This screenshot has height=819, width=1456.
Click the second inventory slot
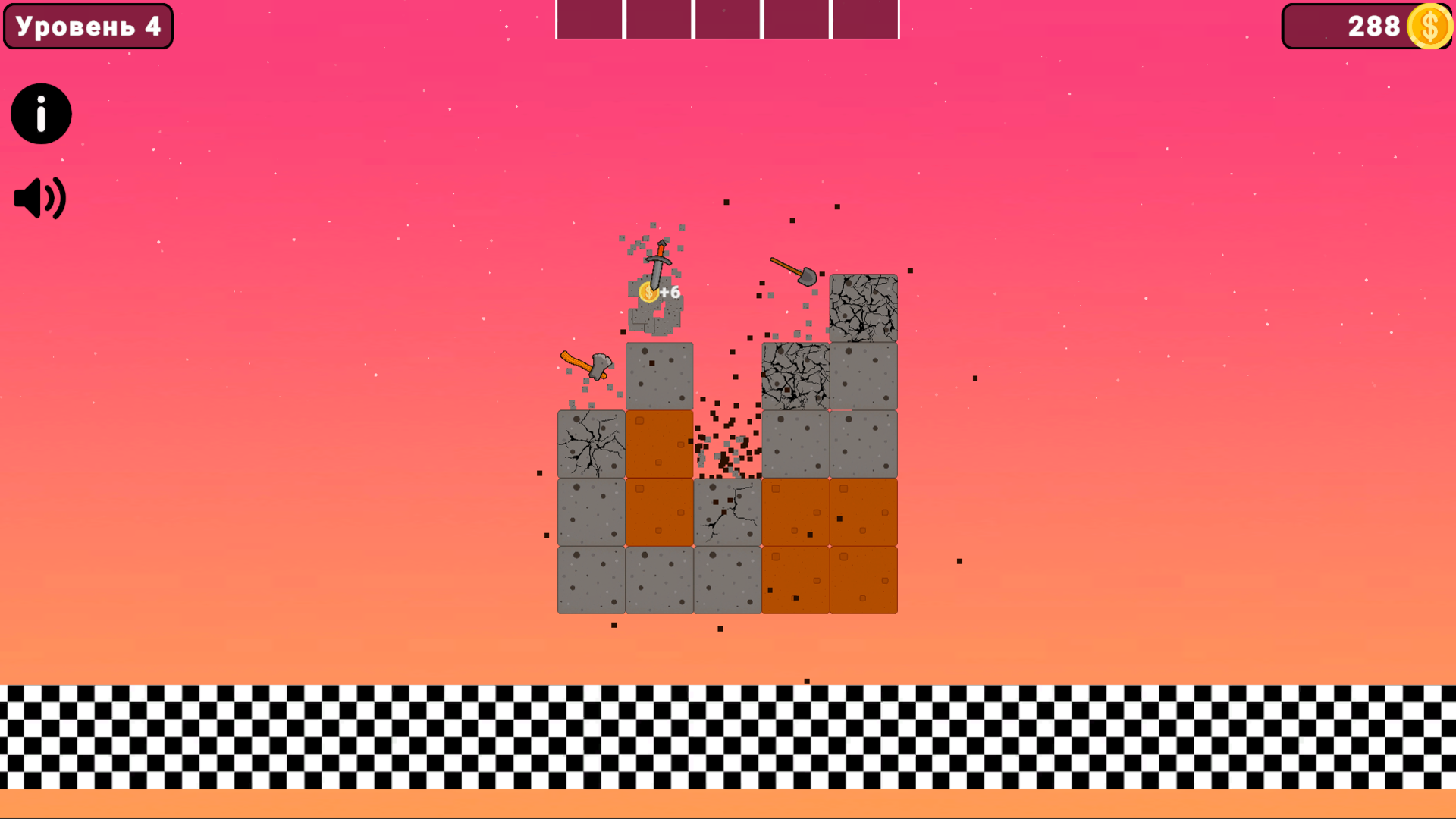[658, 20]
